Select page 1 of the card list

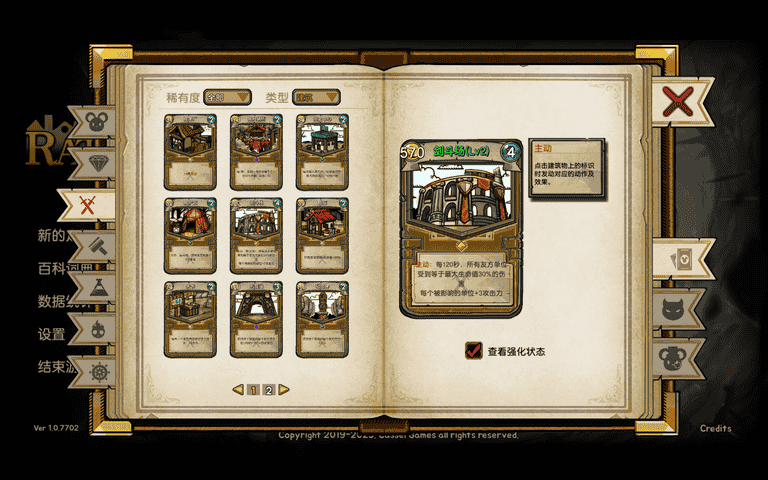[x=254, y=390]
